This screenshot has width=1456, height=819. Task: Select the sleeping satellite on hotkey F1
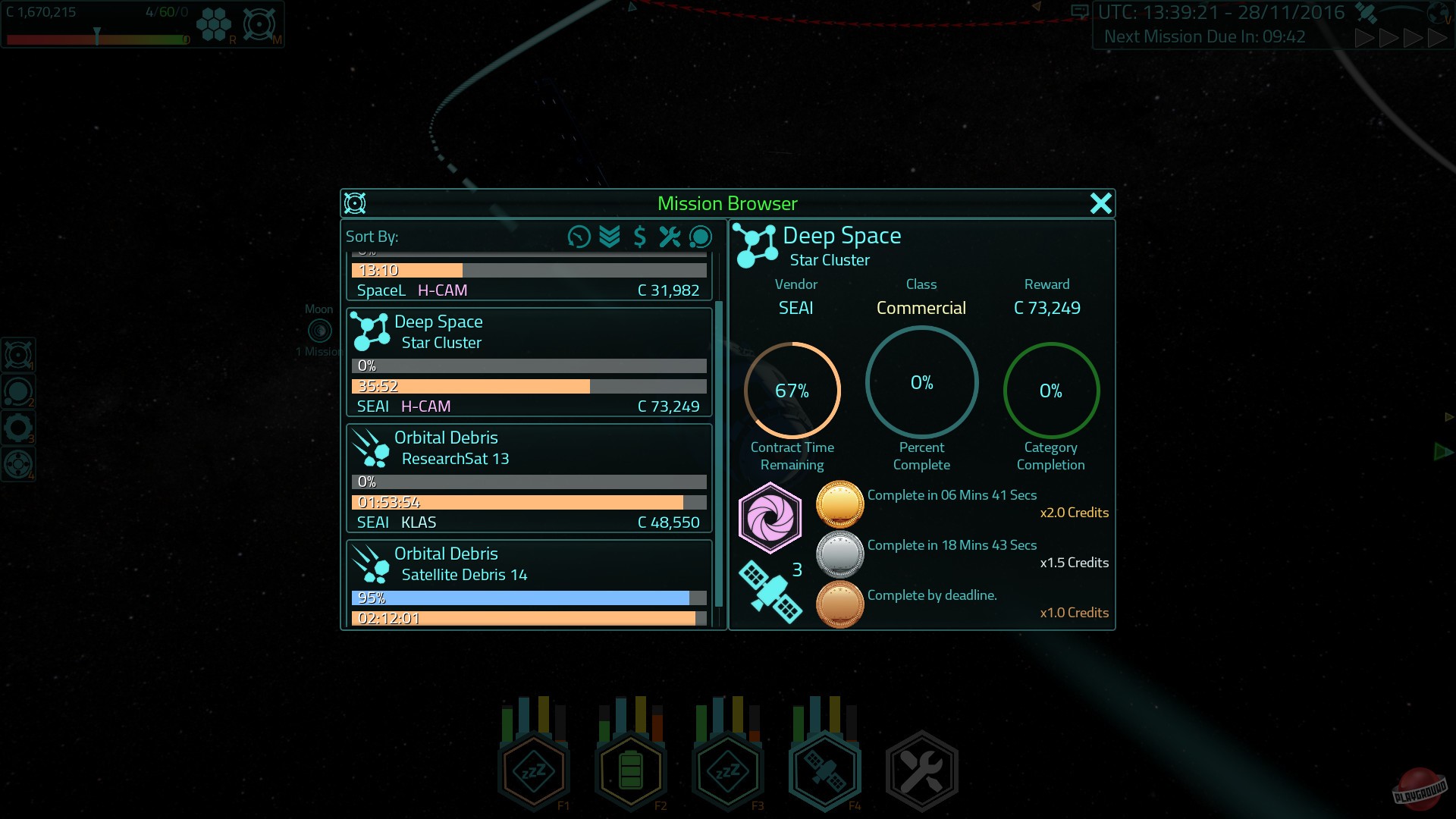(534, 770)
